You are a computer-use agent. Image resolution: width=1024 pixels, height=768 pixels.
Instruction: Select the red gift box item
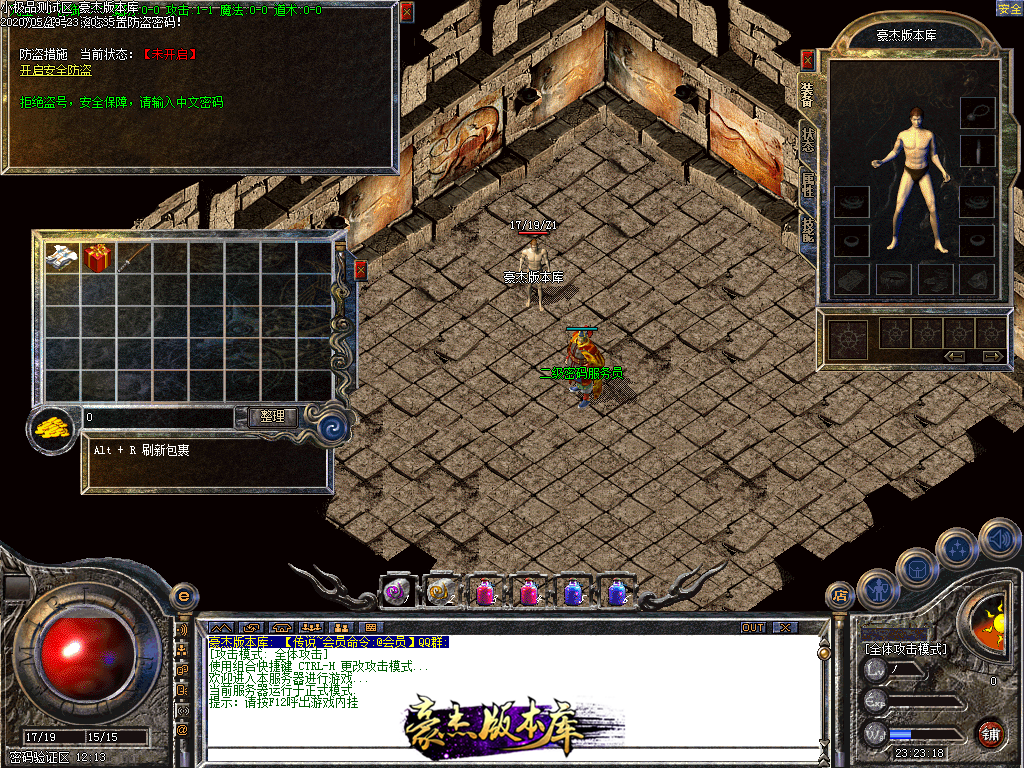click(x=97, y=258)
